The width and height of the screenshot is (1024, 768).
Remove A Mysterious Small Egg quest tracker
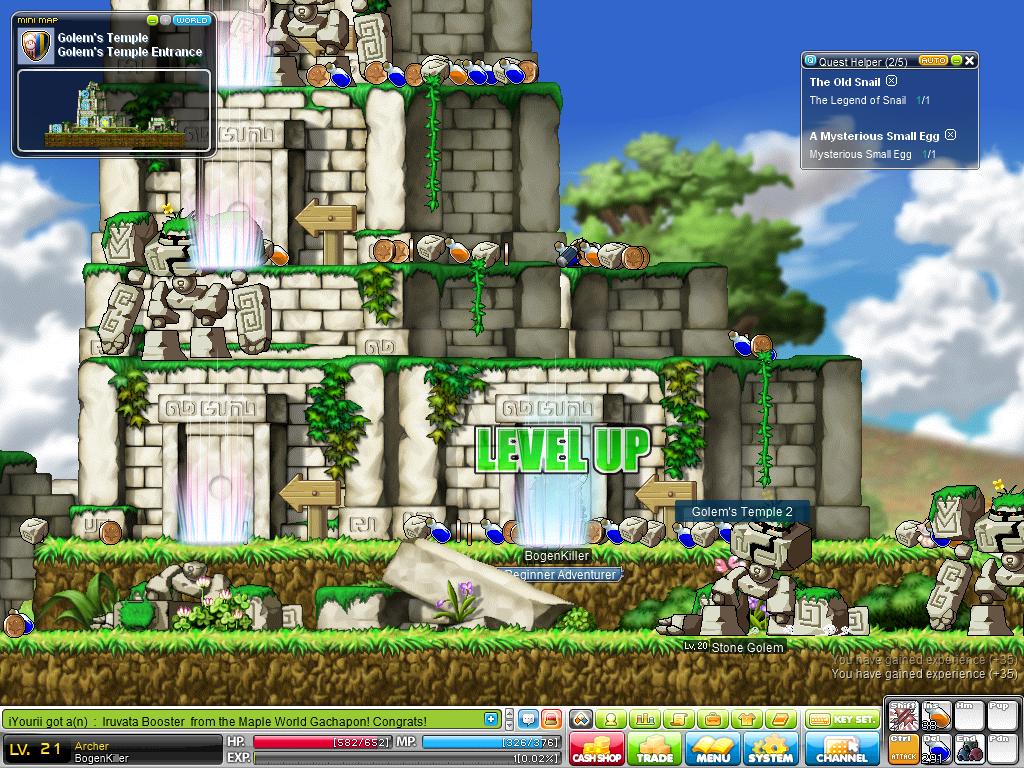[951, 135]
